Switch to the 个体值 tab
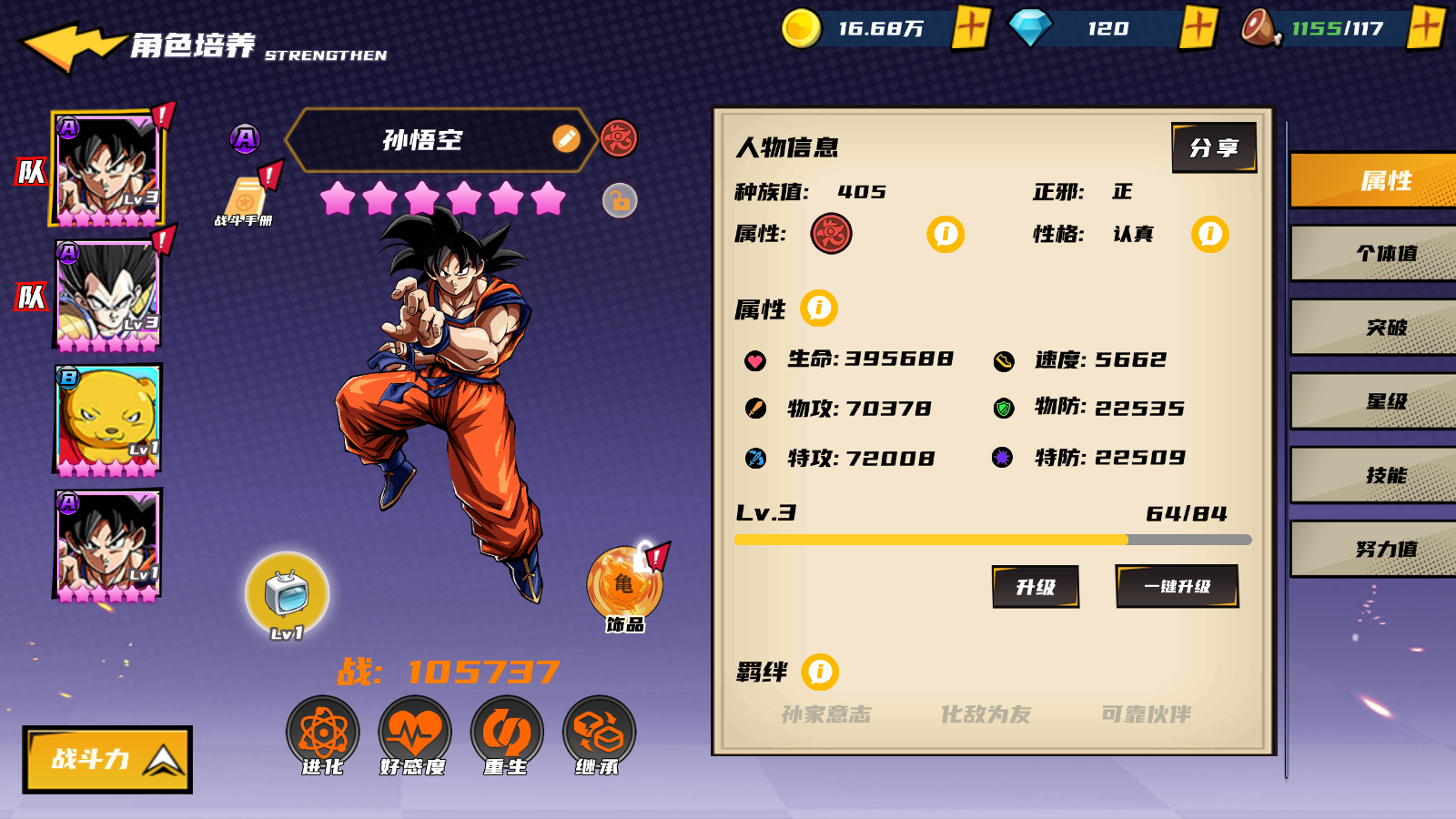Image resolution: width=1456 pixels, height=819 pixels. click(x=1385, y=253)
